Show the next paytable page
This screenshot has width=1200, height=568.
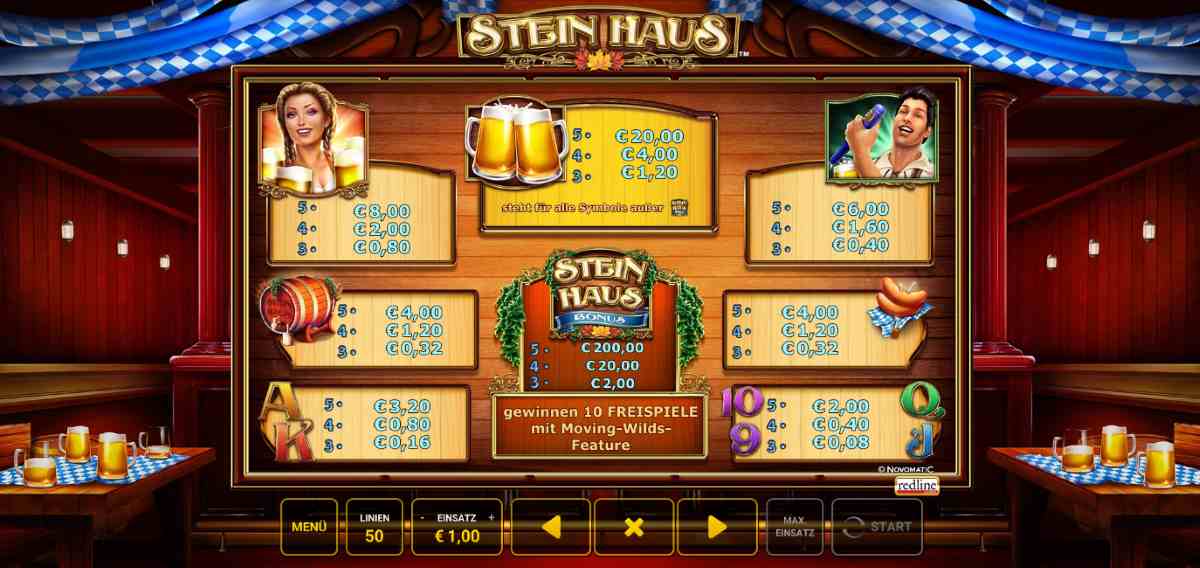pyautogui.click(x=717, y=527)
